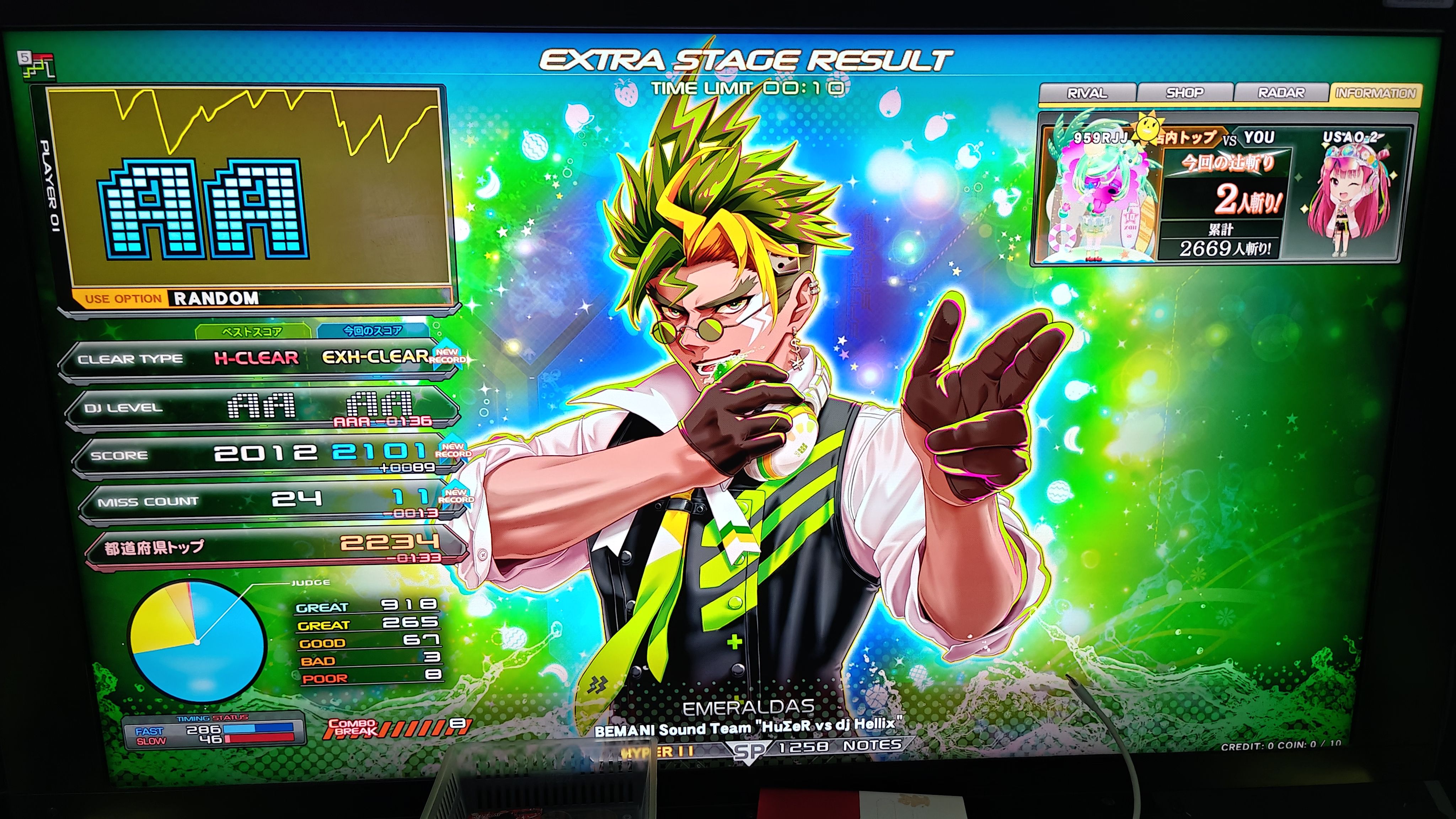
Task: Show the RADAR tab
Action: (x=1281, y=93)
